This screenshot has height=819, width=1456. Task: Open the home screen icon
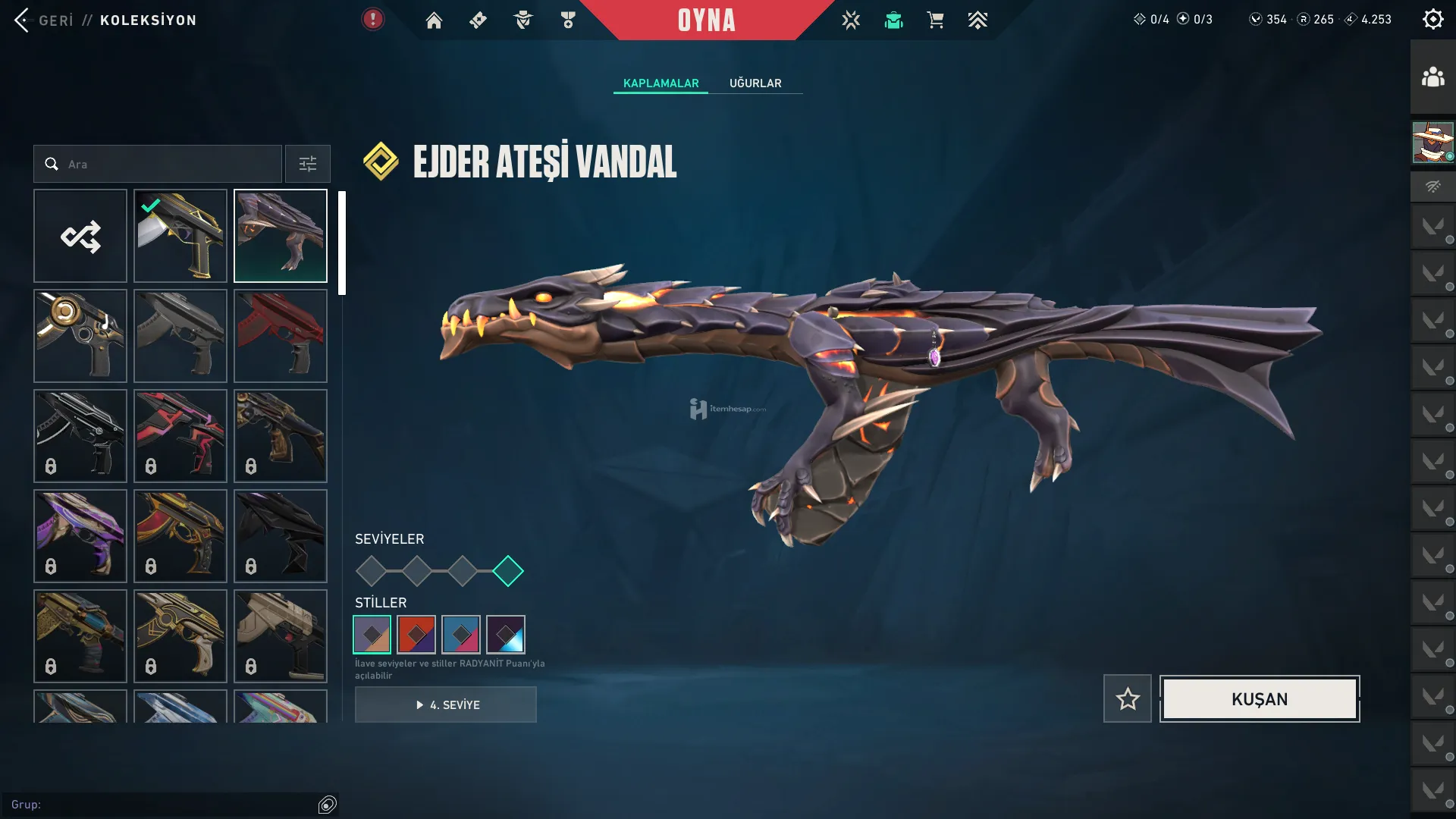(434, 20)
